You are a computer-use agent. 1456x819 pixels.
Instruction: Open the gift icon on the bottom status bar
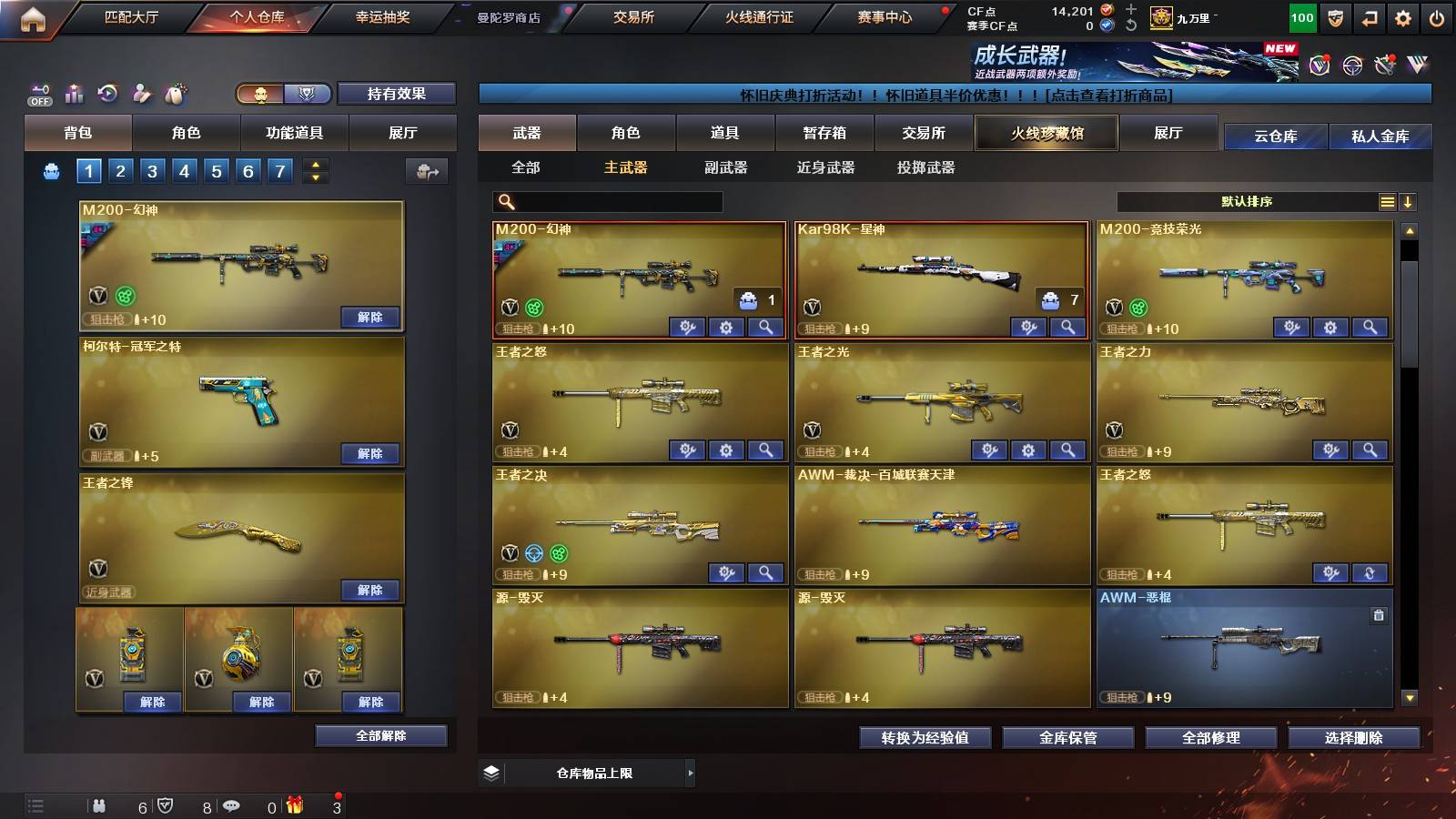(293, 805)
